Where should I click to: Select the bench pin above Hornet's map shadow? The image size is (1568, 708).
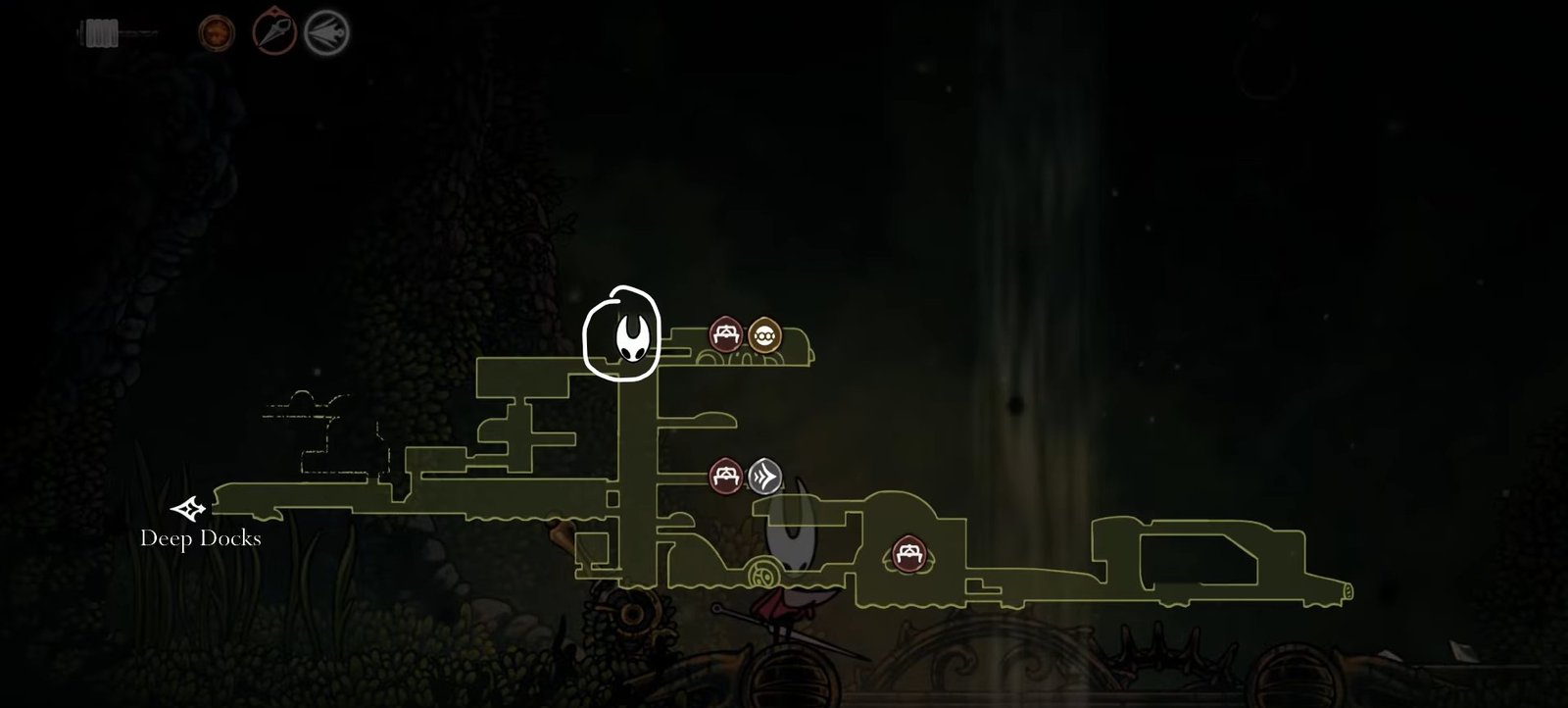tap(724, 475)
